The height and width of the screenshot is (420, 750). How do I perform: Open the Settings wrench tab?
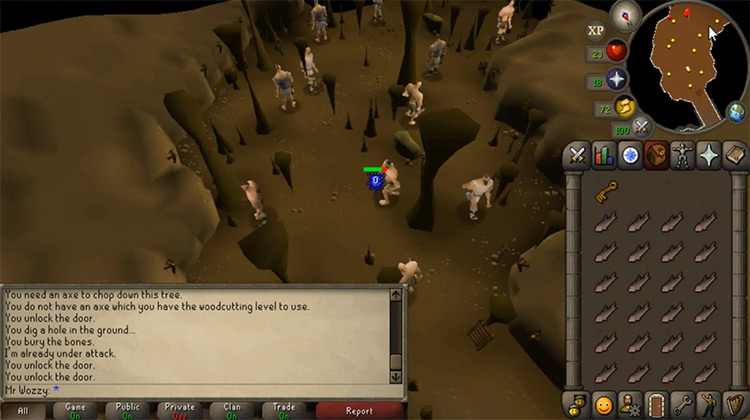[x=681, y=405]
